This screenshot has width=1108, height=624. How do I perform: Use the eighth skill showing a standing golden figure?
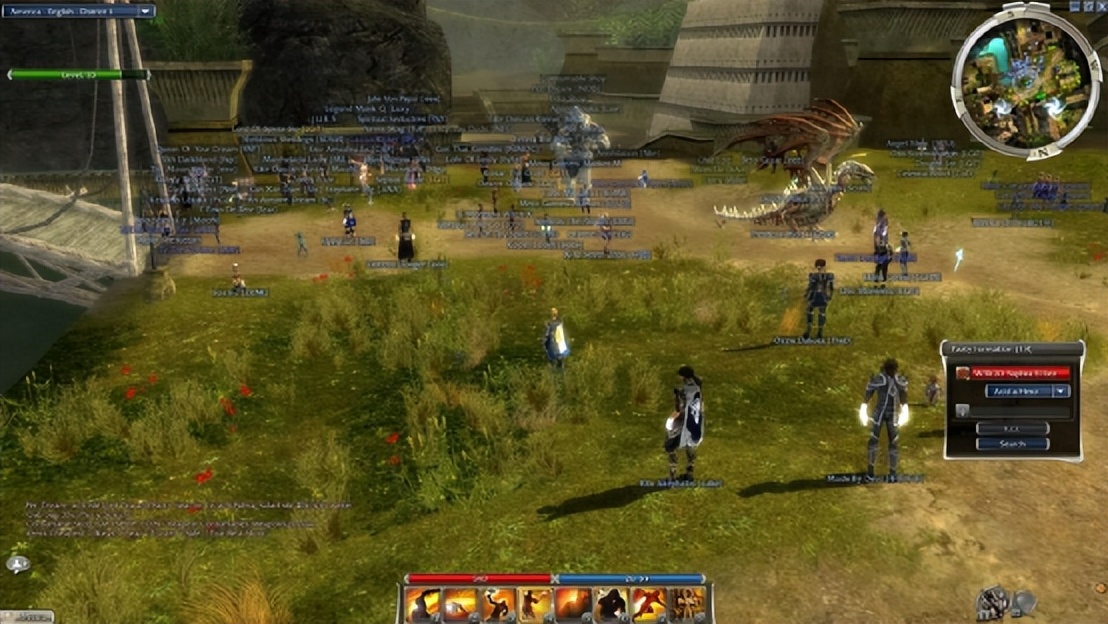687,604
